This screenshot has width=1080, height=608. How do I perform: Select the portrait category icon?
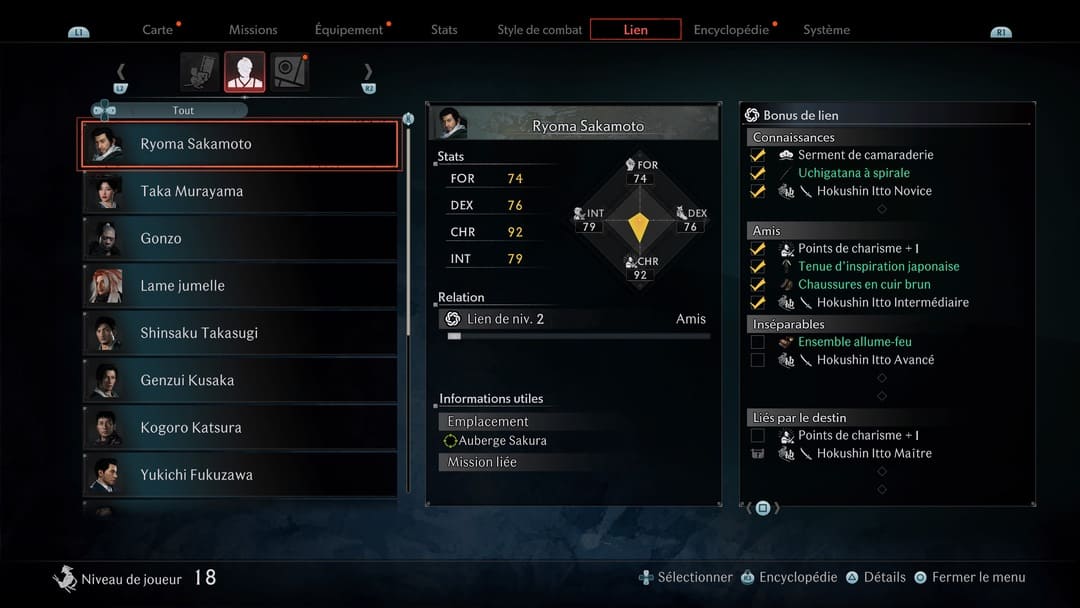245,72
